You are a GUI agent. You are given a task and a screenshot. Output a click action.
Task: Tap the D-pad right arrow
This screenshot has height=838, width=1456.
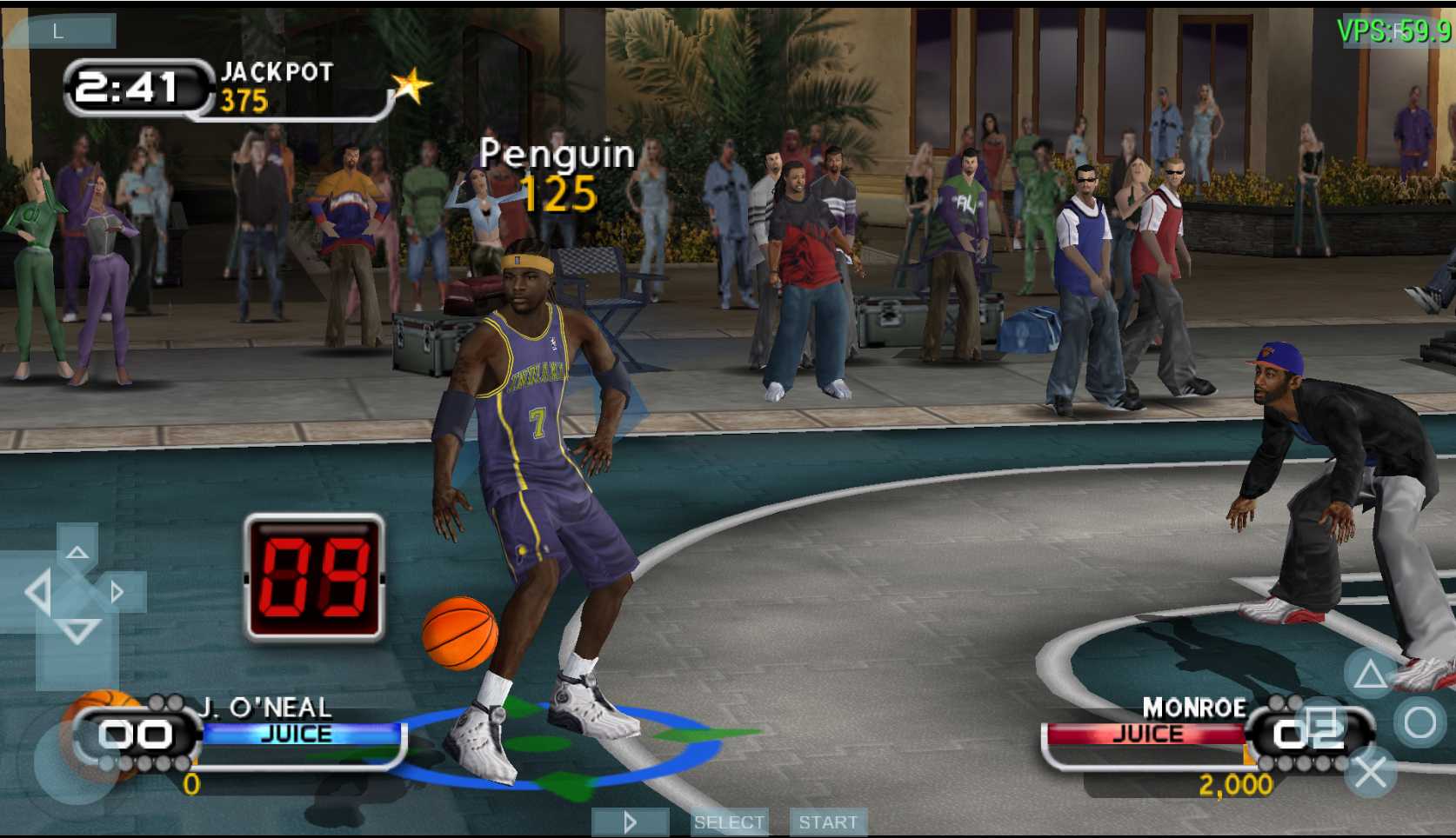tap(117, 593)
